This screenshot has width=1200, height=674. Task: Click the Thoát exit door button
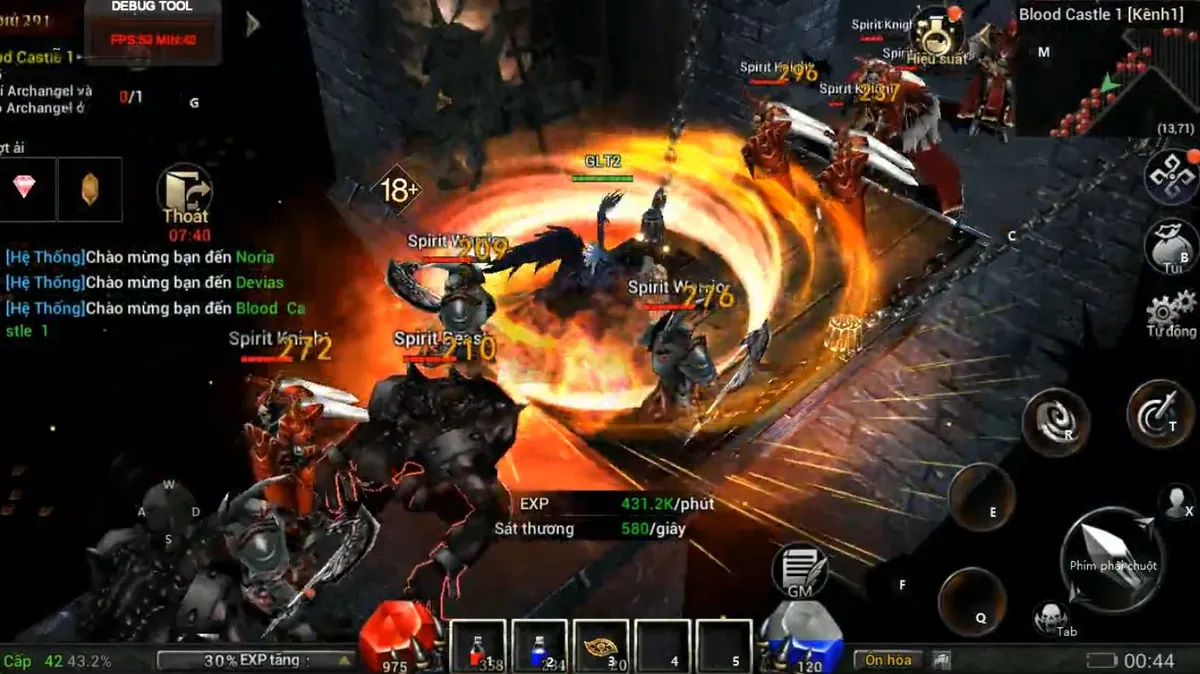tap(185, 193)
